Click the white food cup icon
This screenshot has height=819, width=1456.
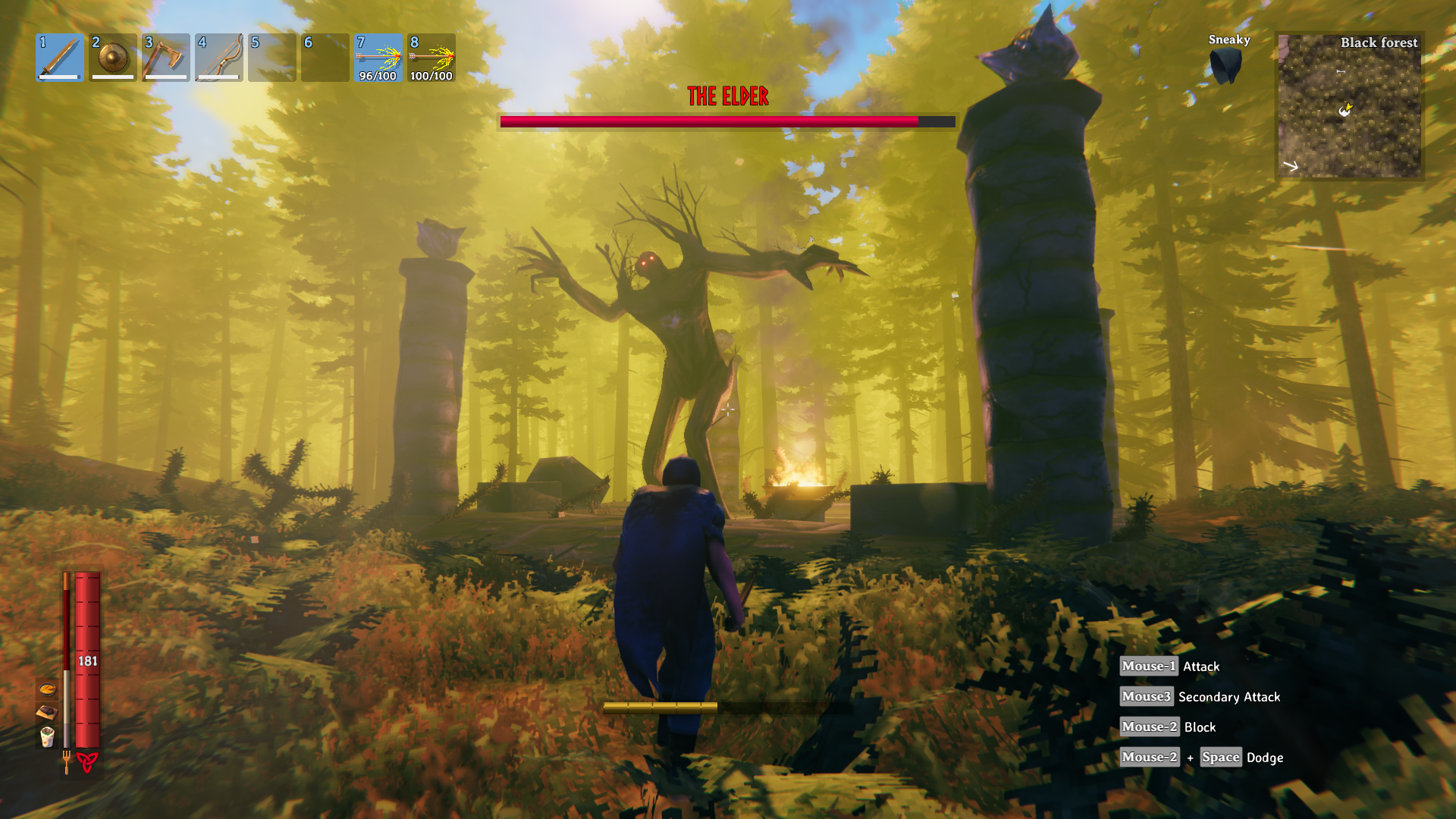pyautogui.click(x=47, y=736)
